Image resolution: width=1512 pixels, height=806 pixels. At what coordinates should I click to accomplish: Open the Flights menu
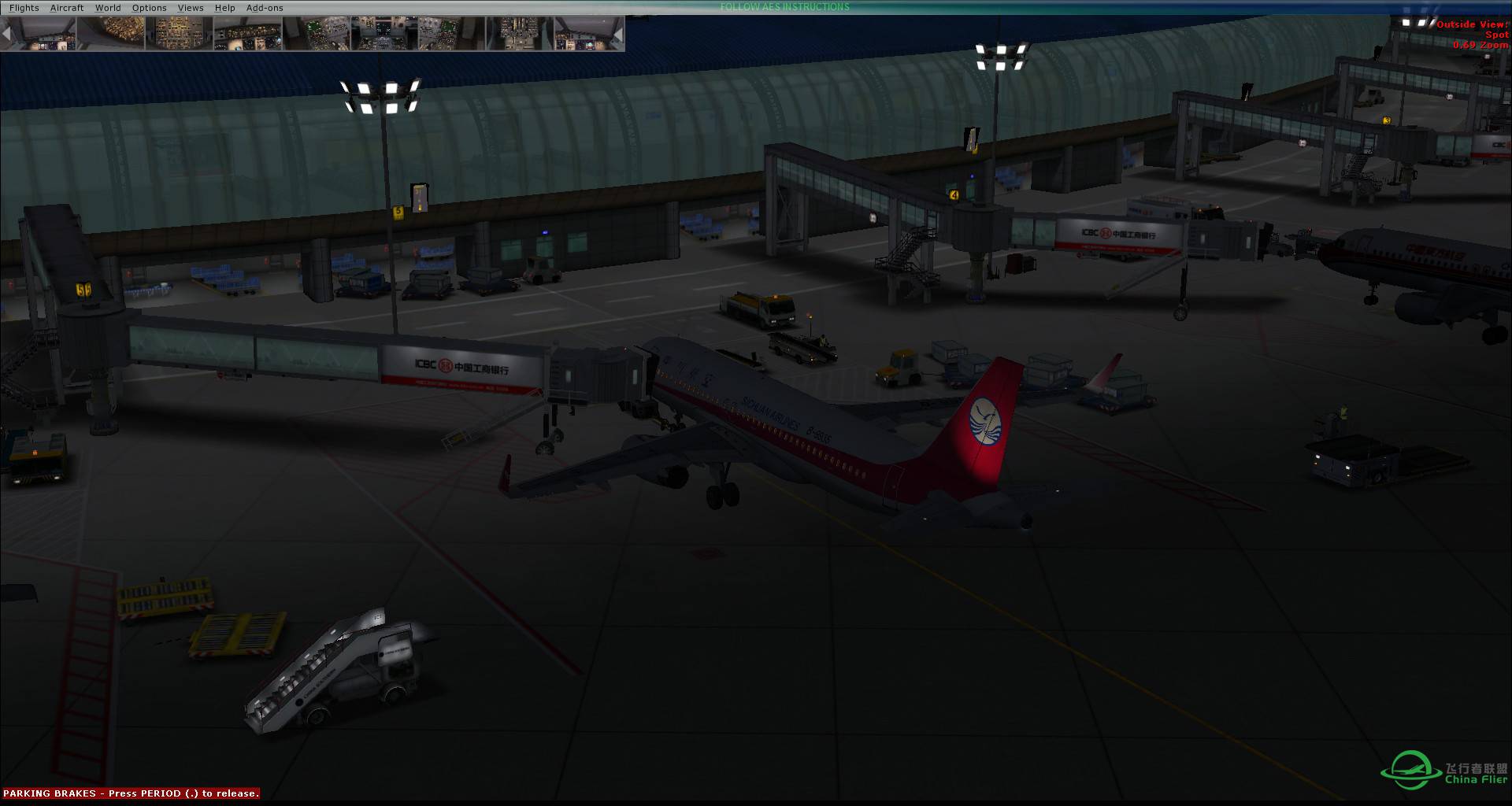tap(24, 8)
